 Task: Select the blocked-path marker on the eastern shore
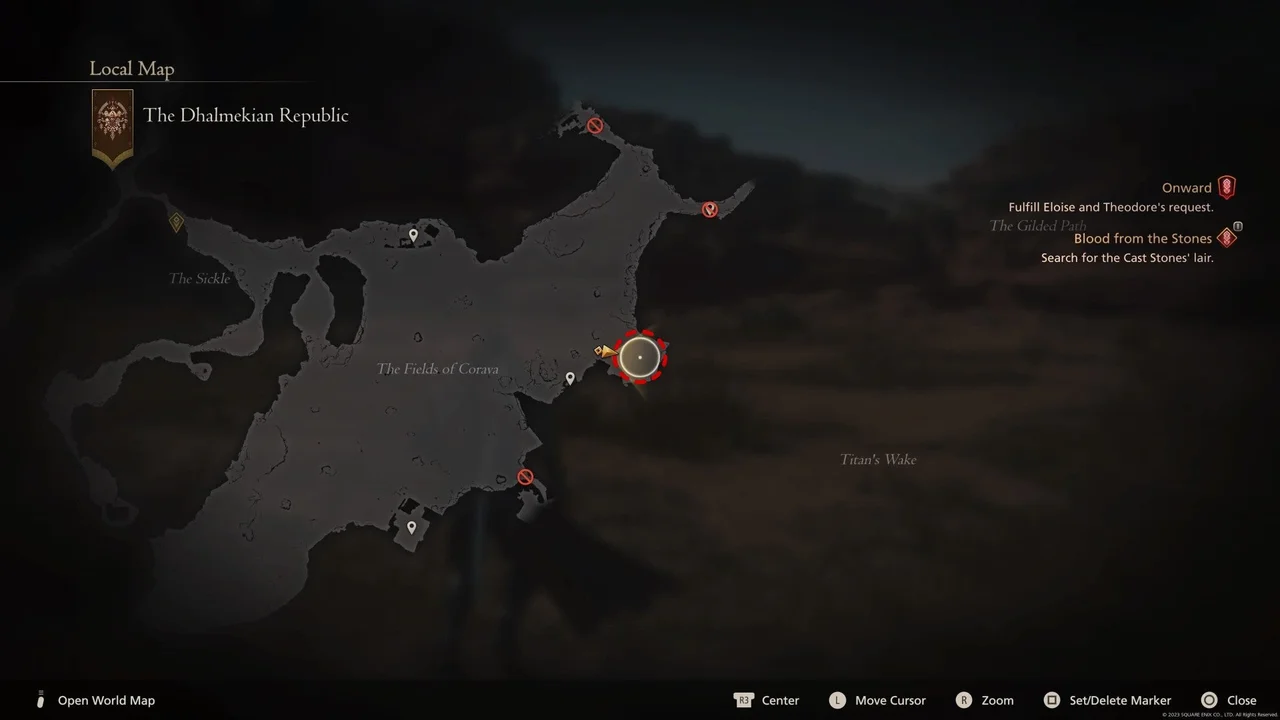[x=710, y=210]
